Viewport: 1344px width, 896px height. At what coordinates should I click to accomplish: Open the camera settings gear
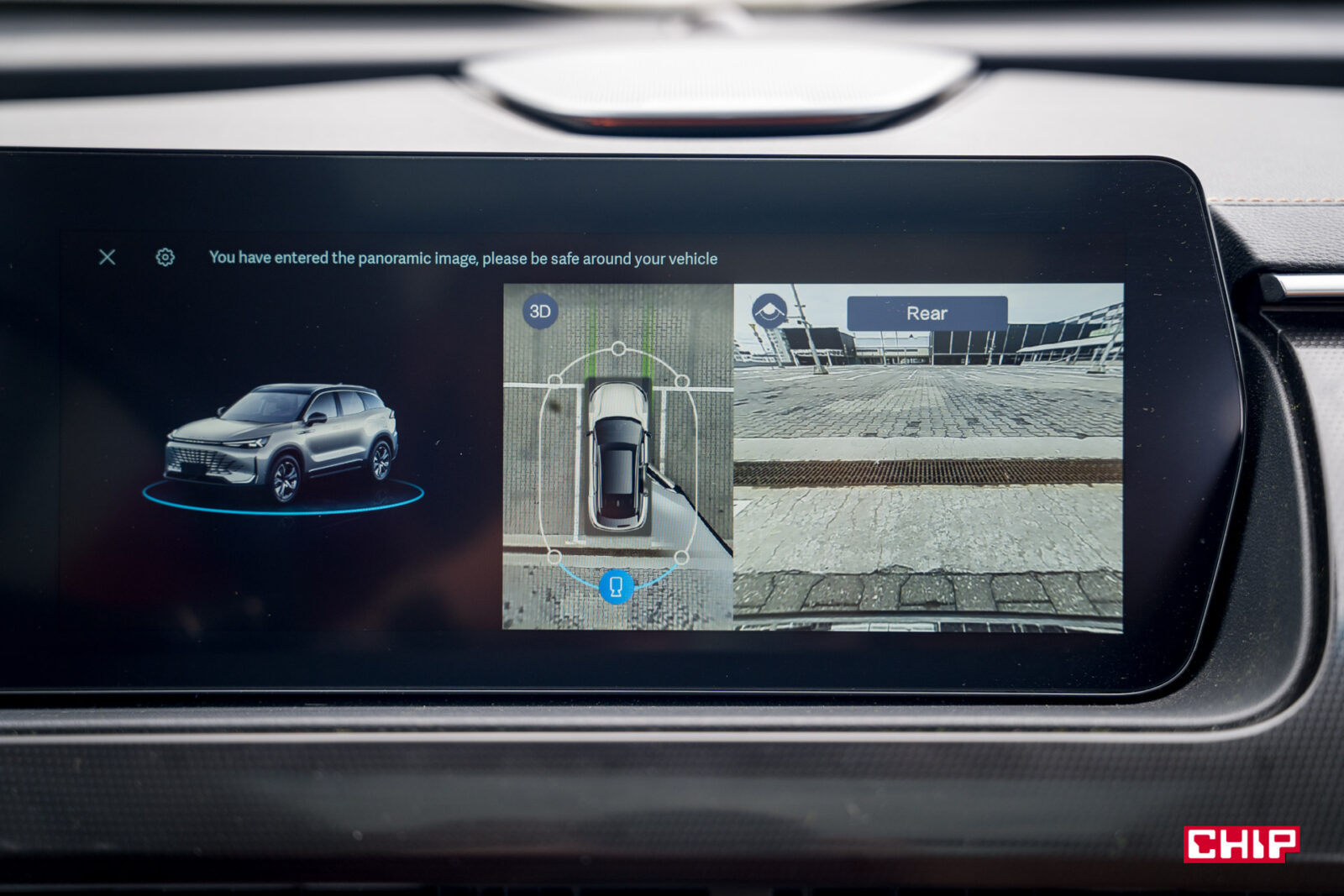[165, 257]
